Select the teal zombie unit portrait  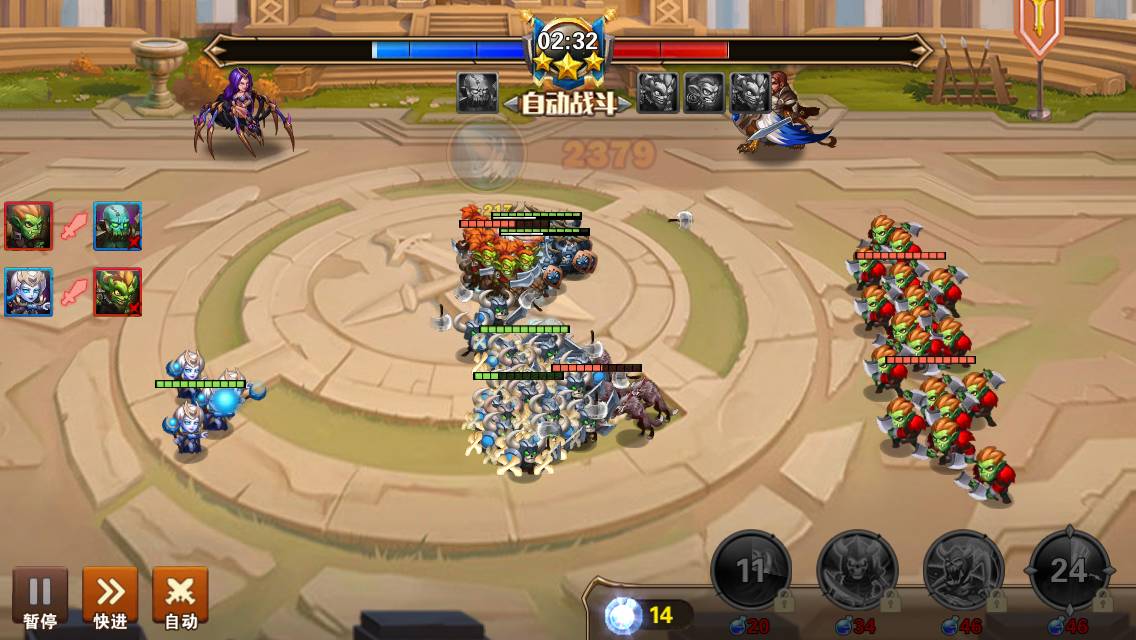click(117, 226)
